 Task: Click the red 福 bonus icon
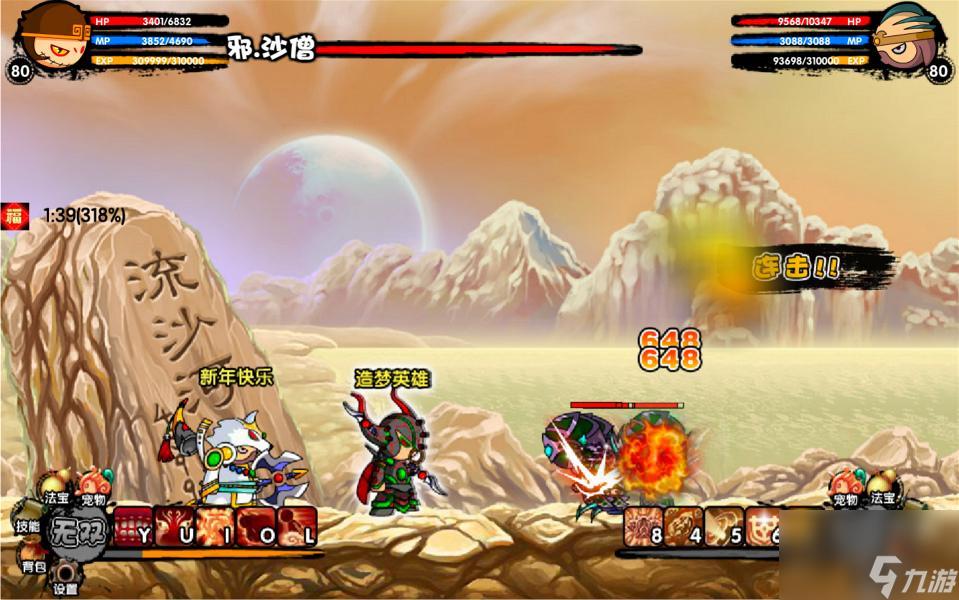[15, 214]
